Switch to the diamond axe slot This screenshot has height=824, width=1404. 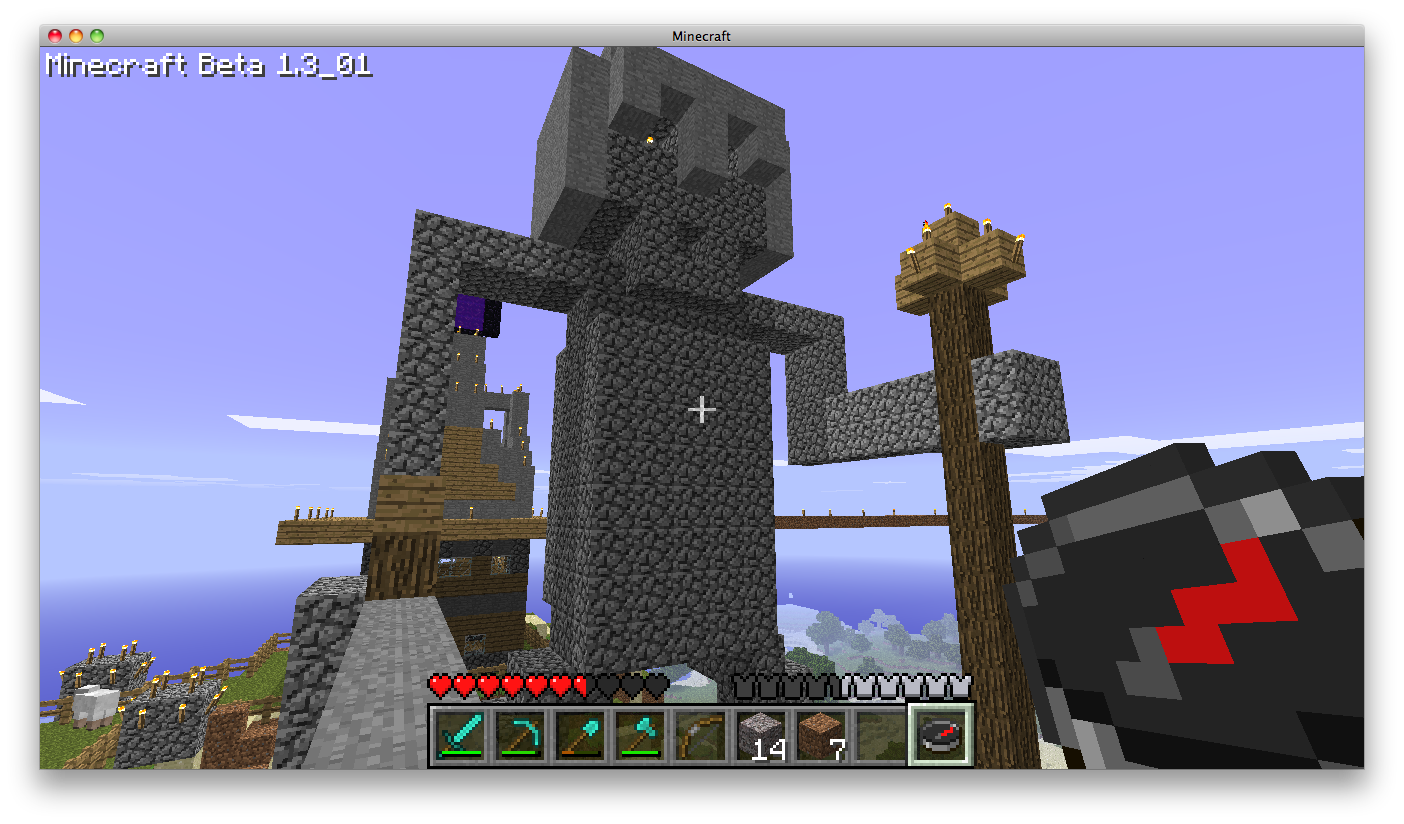tap(640, 737)
